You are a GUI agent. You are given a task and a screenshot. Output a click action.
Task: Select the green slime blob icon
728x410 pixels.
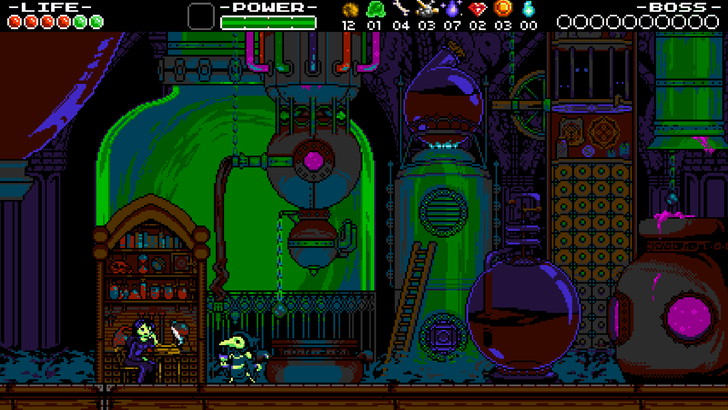tap(375, 9)
